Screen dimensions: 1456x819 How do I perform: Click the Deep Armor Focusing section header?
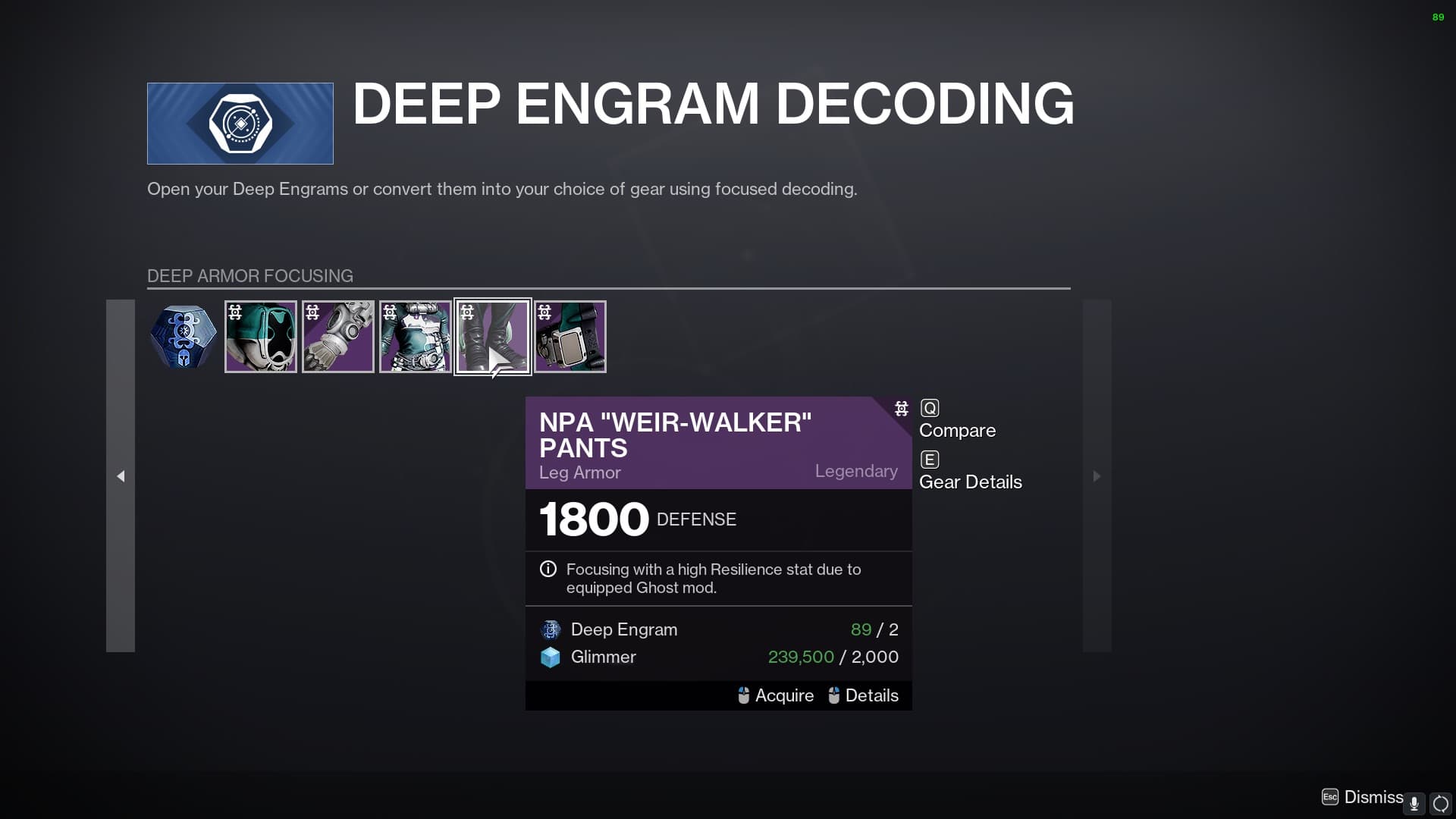[x=250, y=276]
